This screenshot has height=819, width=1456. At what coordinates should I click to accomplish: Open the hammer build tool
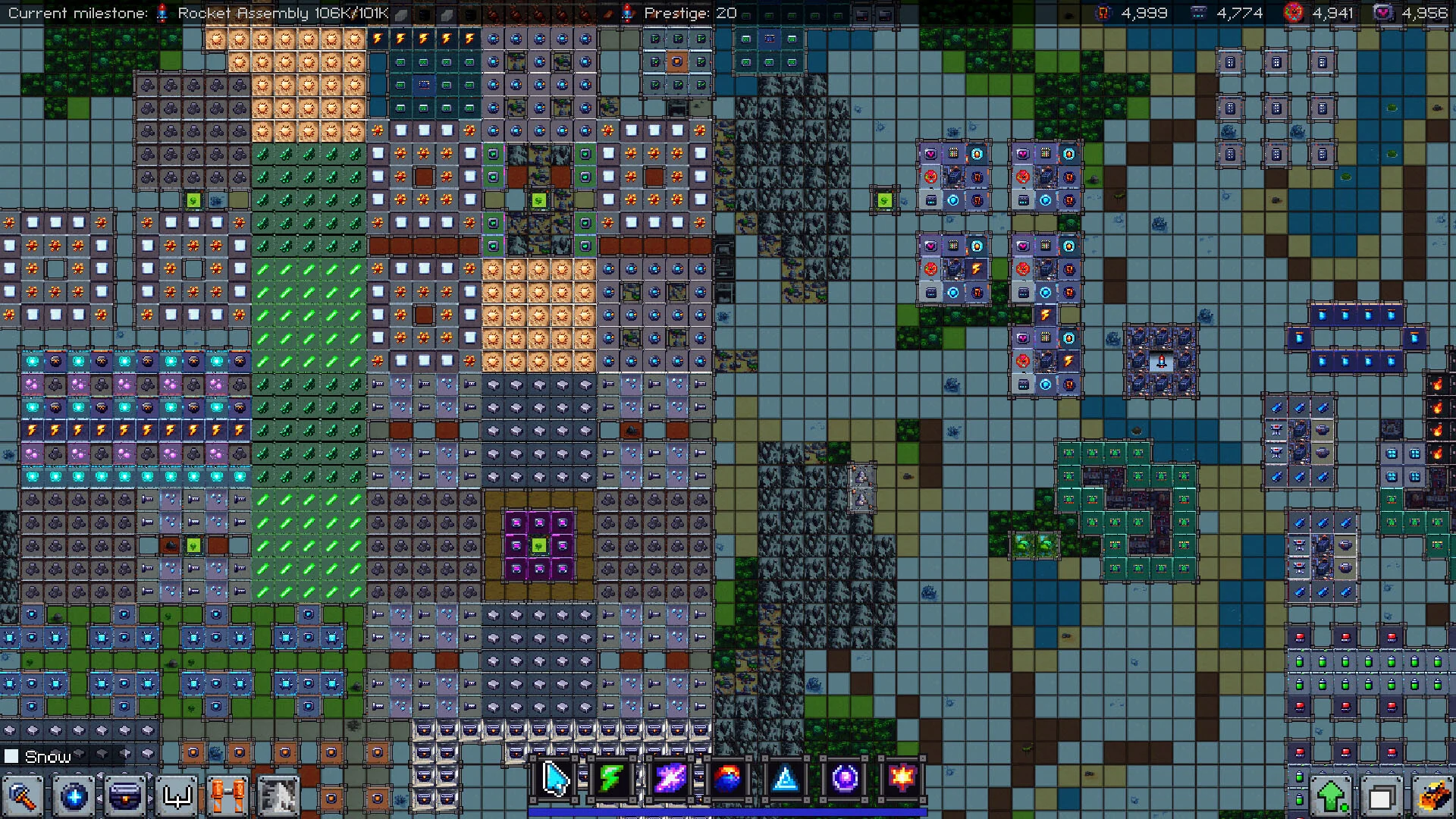point(23,797)
